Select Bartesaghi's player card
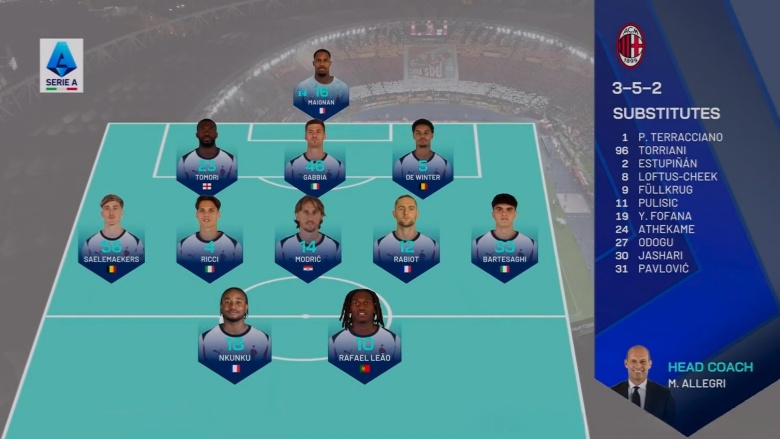Viewport: 780px width, 439px height. (x=504, y=240)
